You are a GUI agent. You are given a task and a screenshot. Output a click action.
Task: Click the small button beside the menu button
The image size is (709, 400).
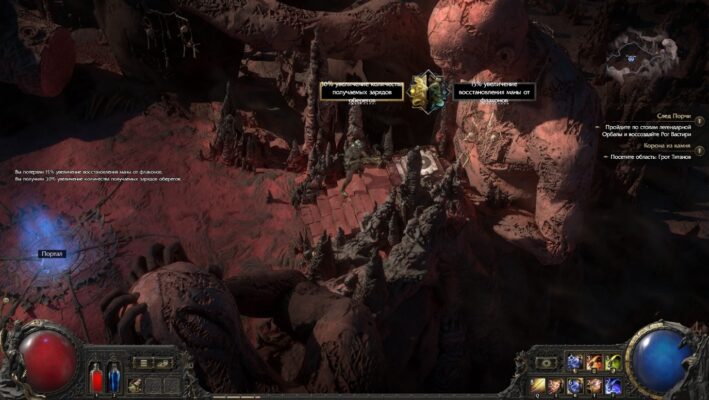click(162, 362)
